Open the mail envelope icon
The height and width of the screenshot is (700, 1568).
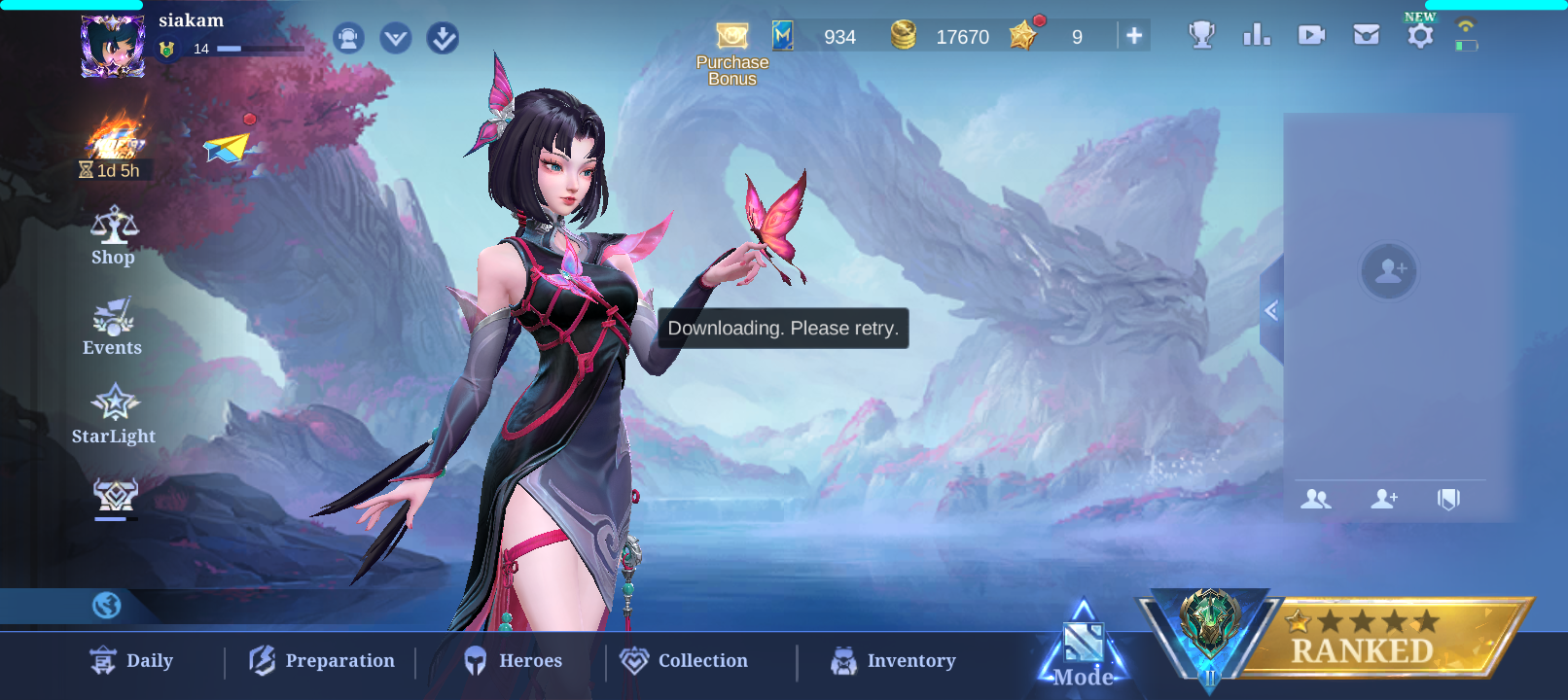[1366, 34]
